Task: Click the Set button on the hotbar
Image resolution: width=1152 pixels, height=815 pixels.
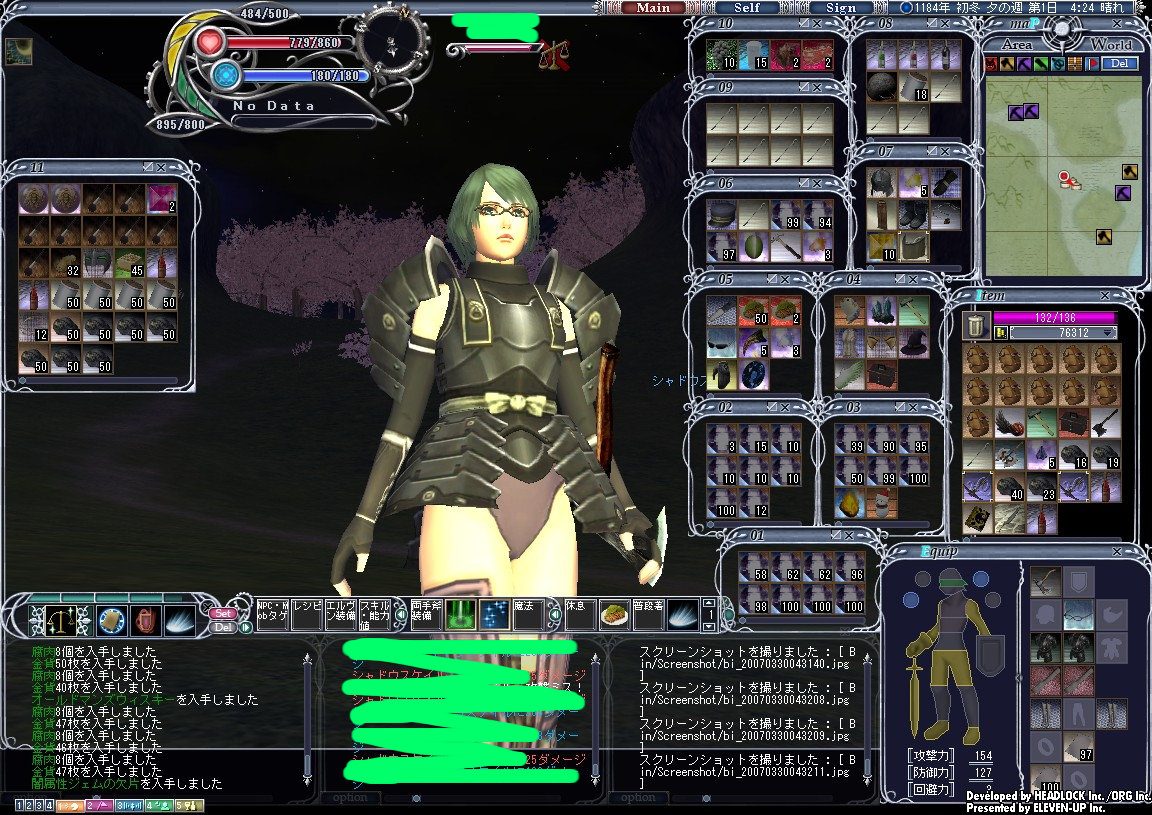Action: coord(223,613)
